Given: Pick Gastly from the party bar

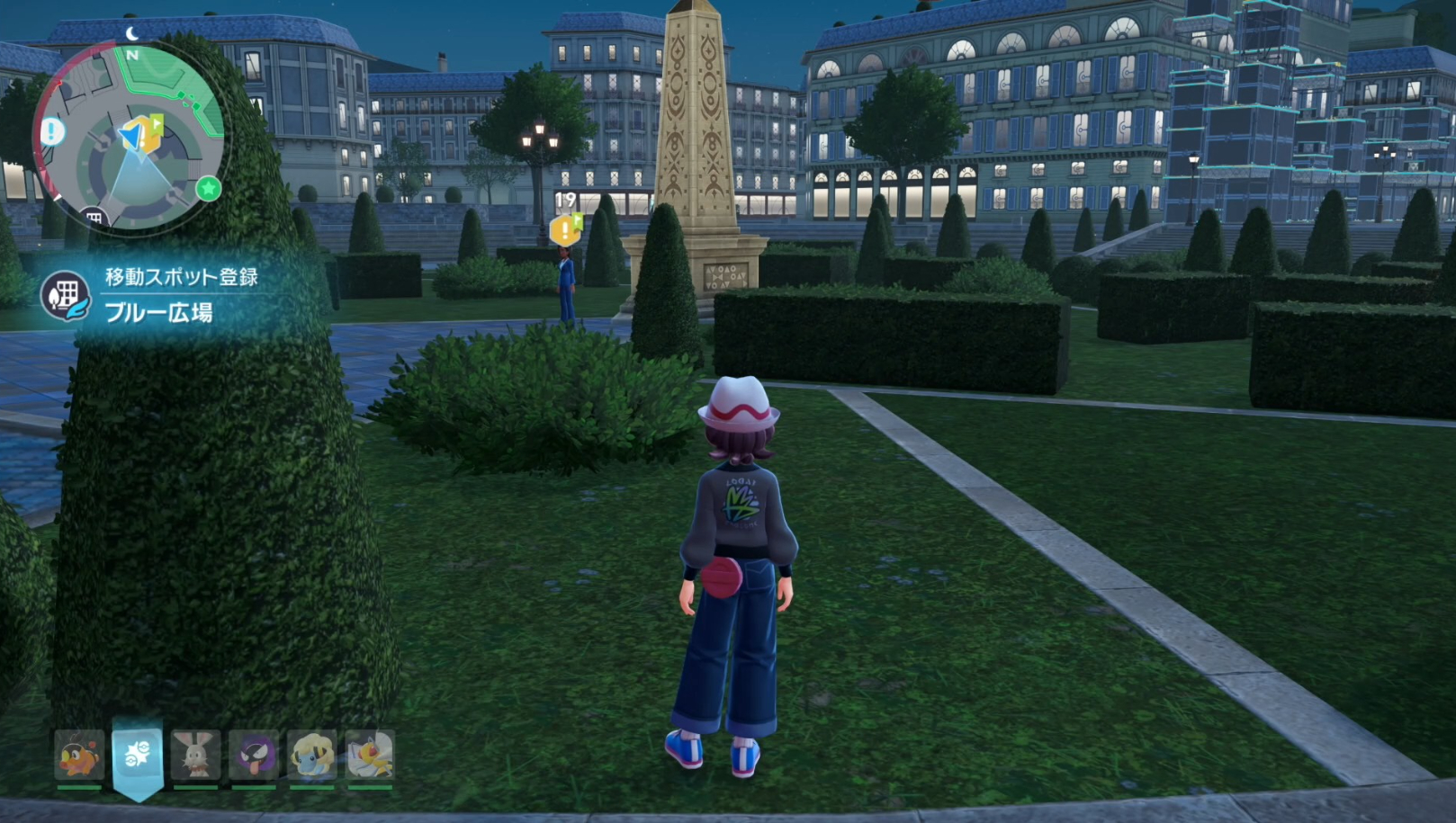Looking at the screenshot, I should click(253, 754).
